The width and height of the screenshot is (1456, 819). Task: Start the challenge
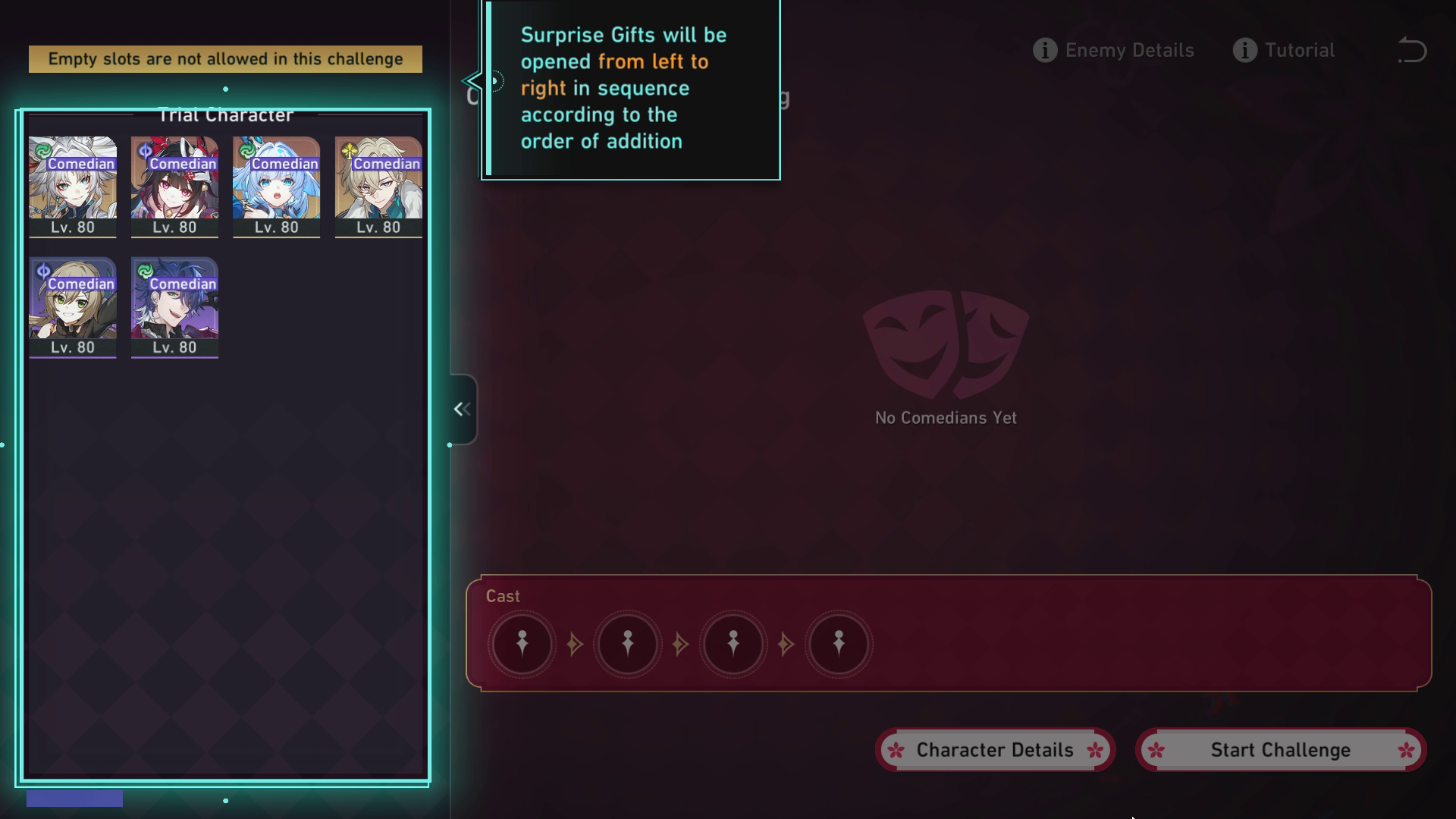point(1281,750)
